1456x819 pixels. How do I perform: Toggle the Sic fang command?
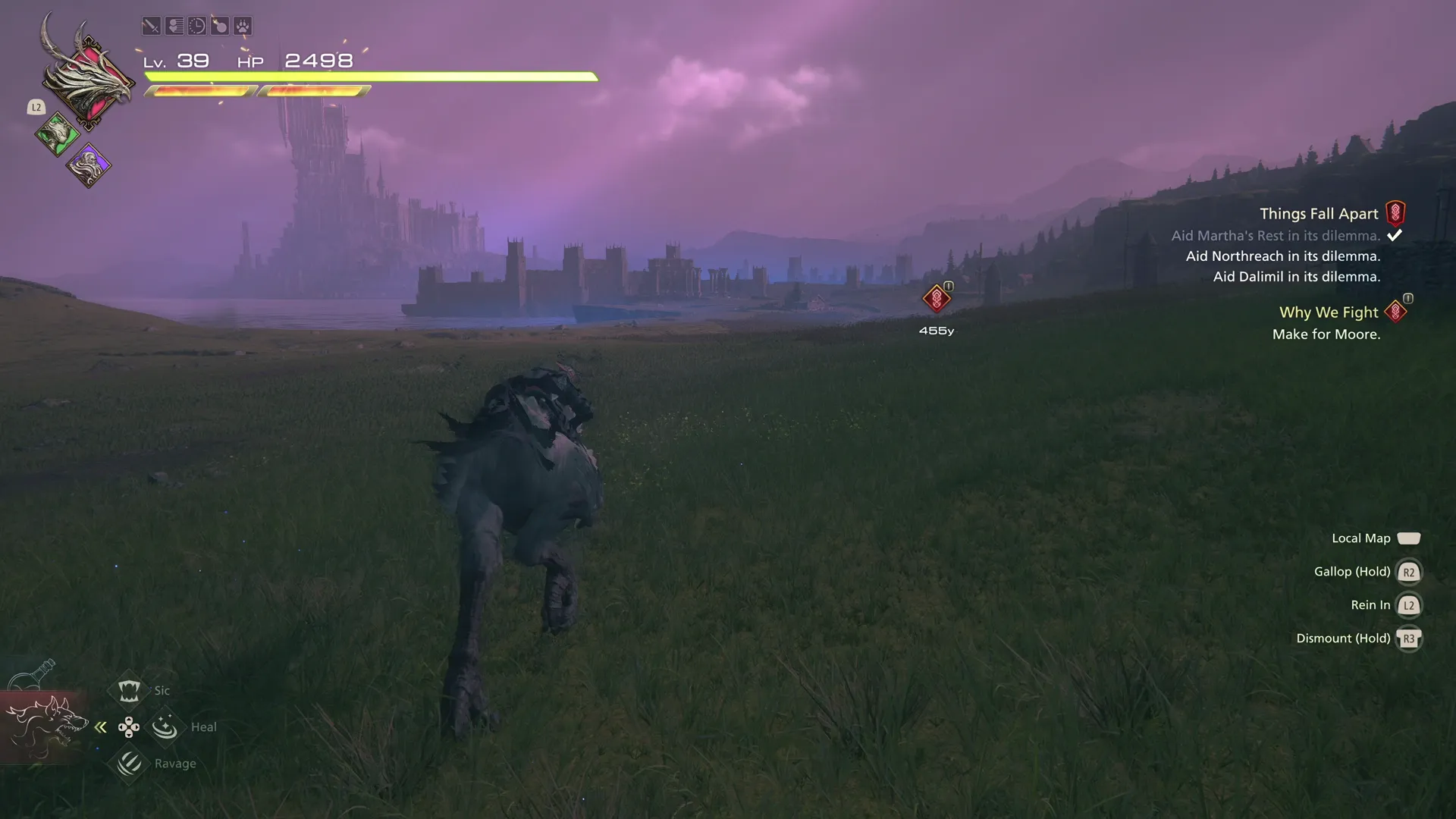129,689
